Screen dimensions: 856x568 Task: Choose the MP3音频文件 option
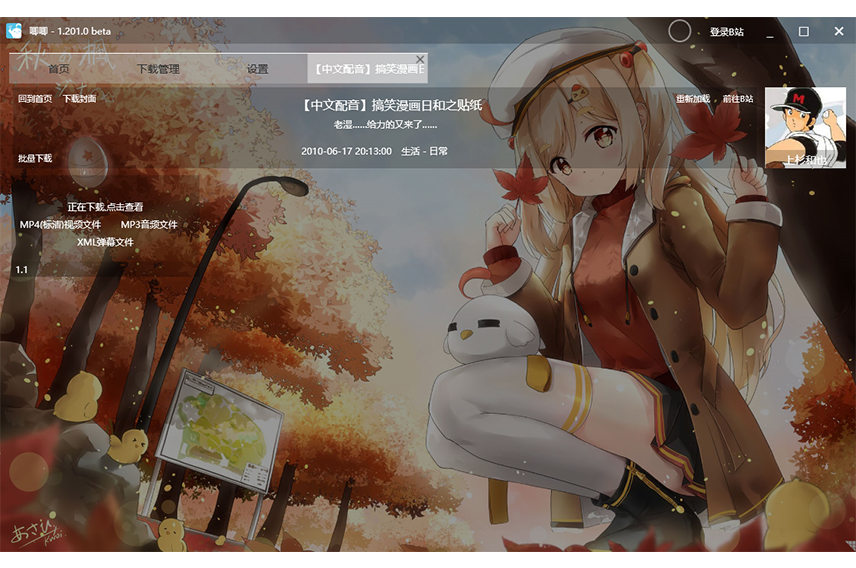pos(149,225)
